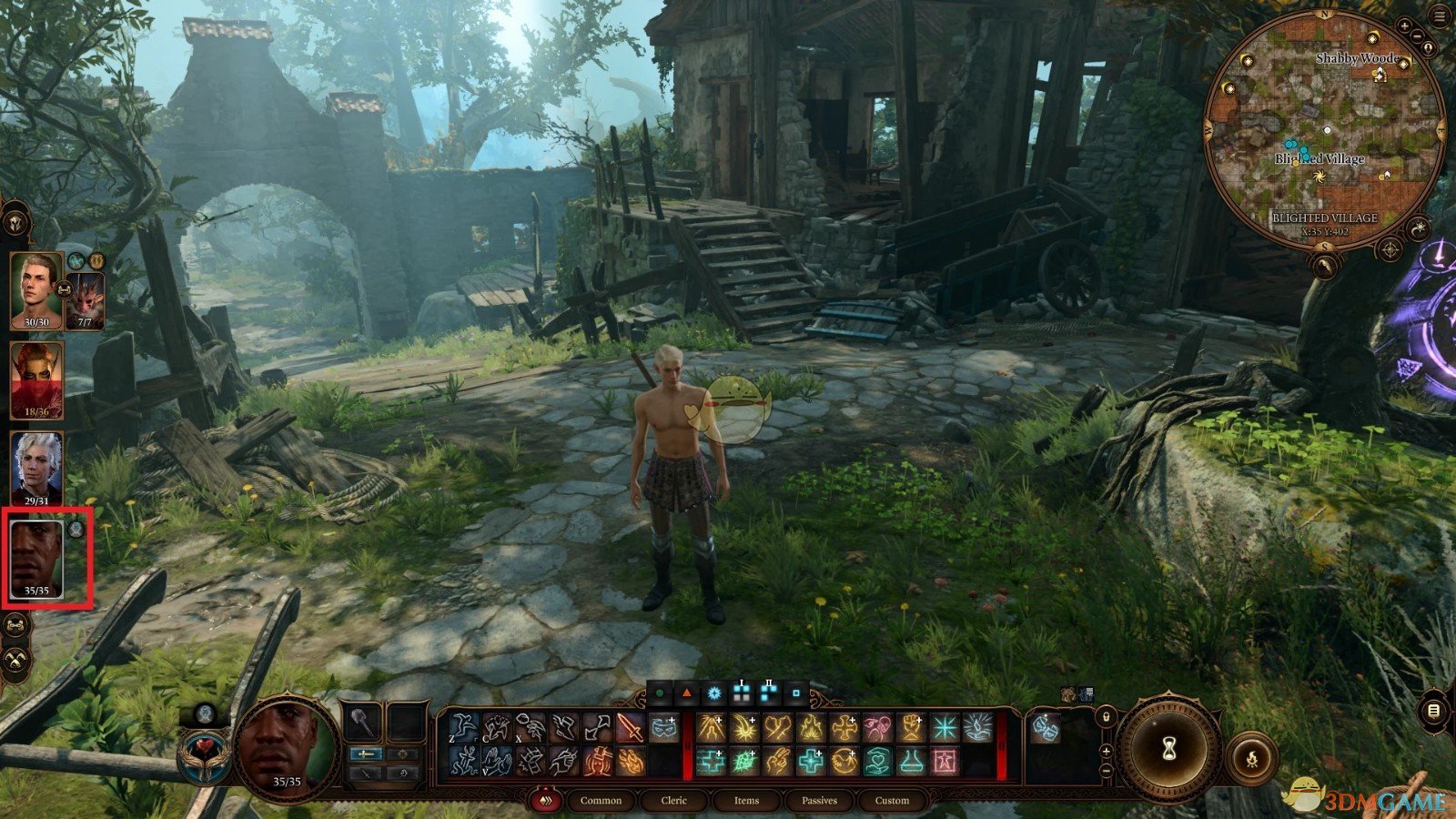Choose the blond character portrait with 30/30 HP
The image size is (1456, 819).
[36, 289]
